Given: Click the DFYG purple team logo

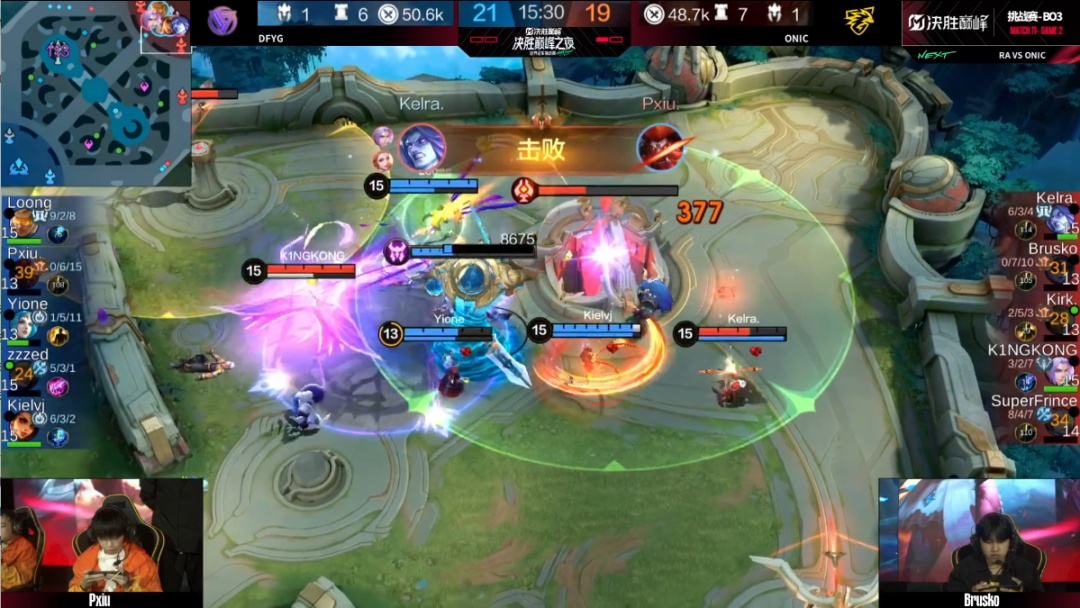Looking at the screenshot, I should [222, 21].
